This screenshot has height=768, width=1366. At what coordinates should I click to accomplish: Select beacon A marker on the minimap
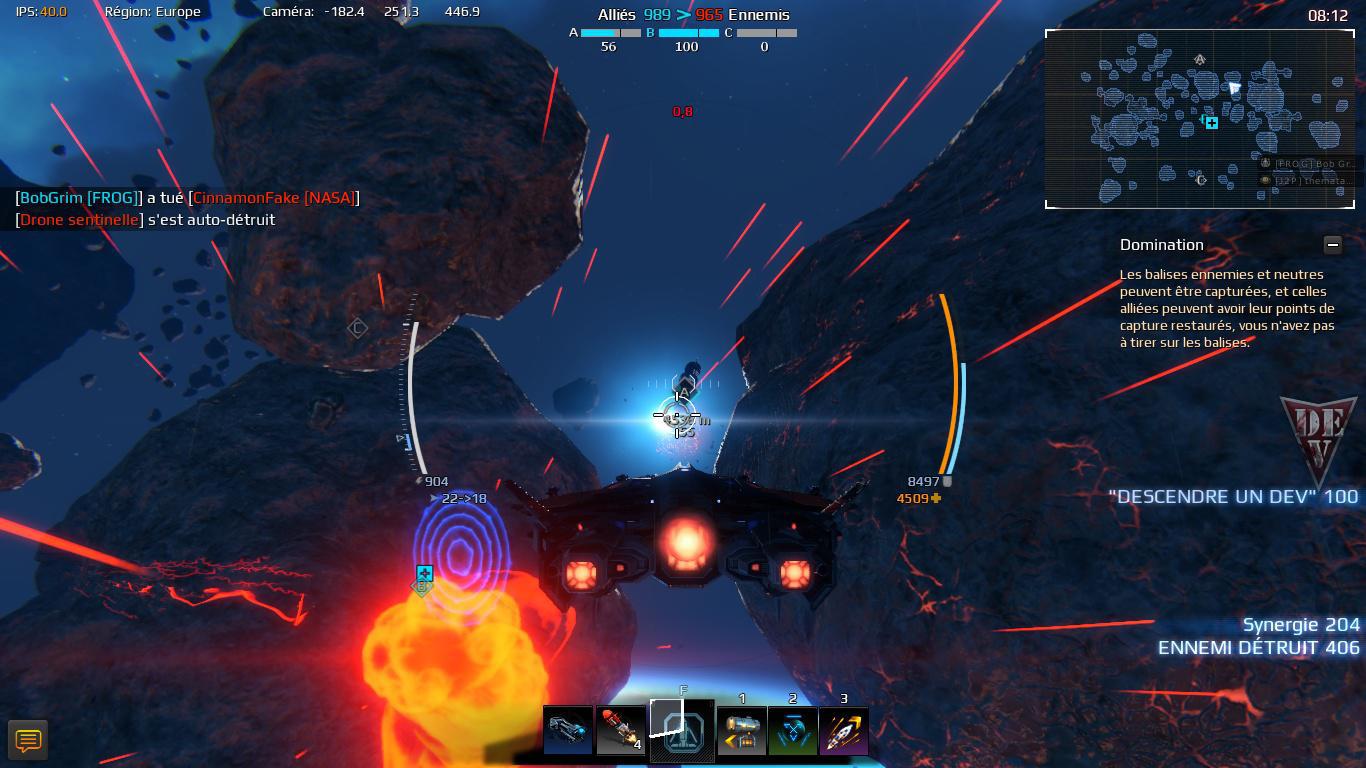click(1200, 59)
